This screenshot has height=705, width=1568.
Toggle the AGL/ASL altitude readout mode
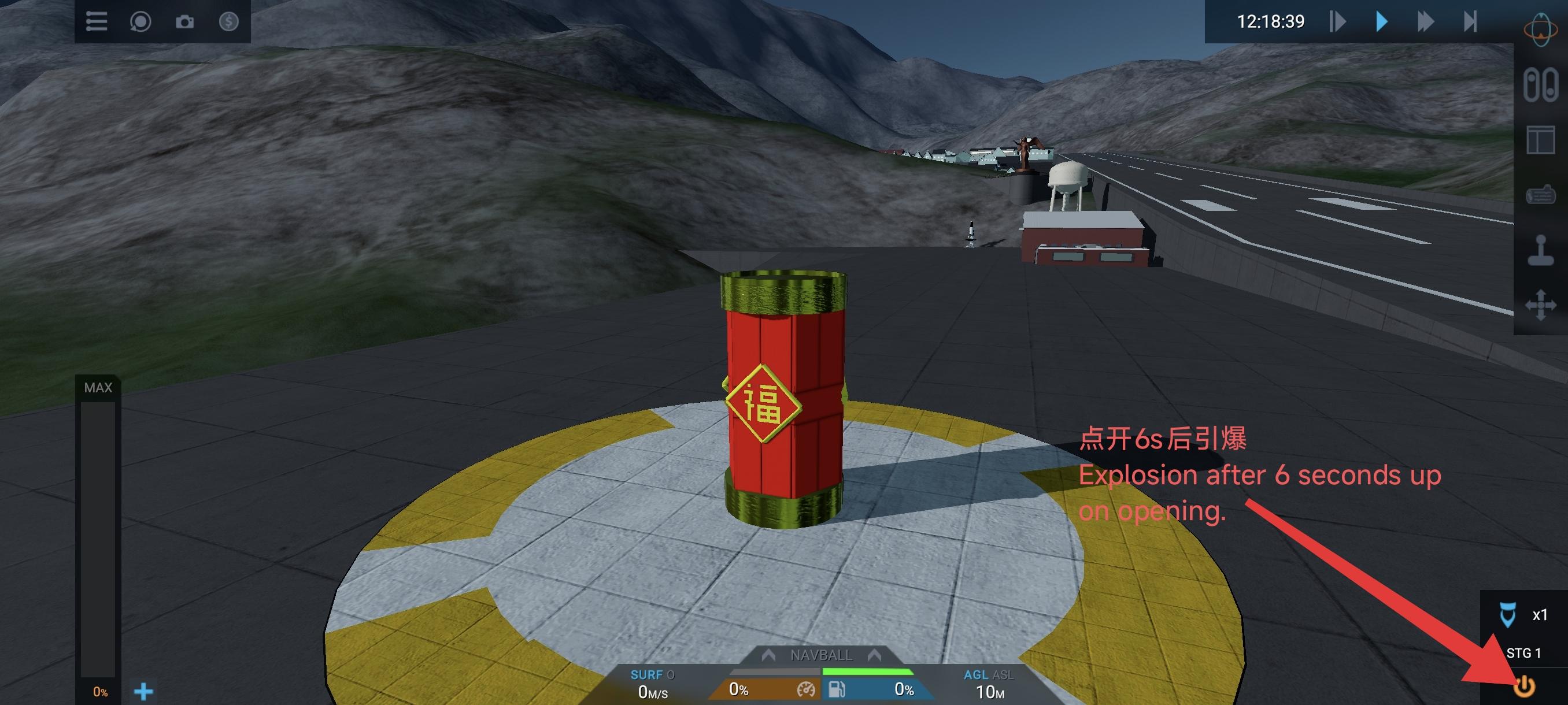tap(989, 674)
